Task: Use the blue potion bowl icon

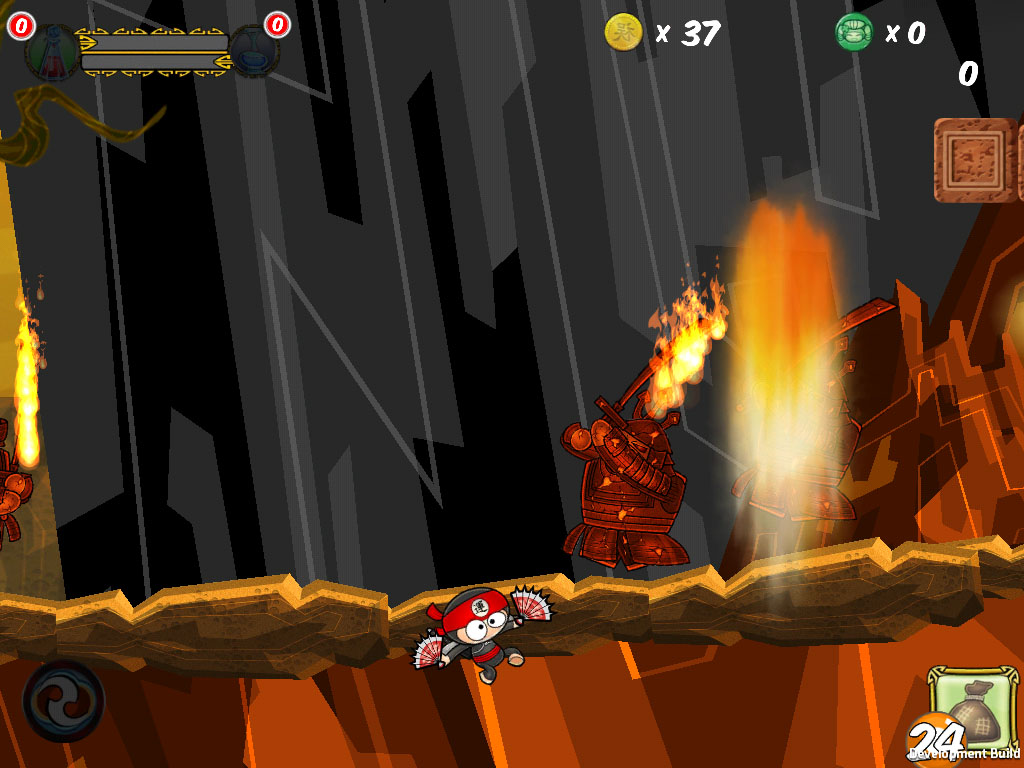Action: [x=255, y=50]
